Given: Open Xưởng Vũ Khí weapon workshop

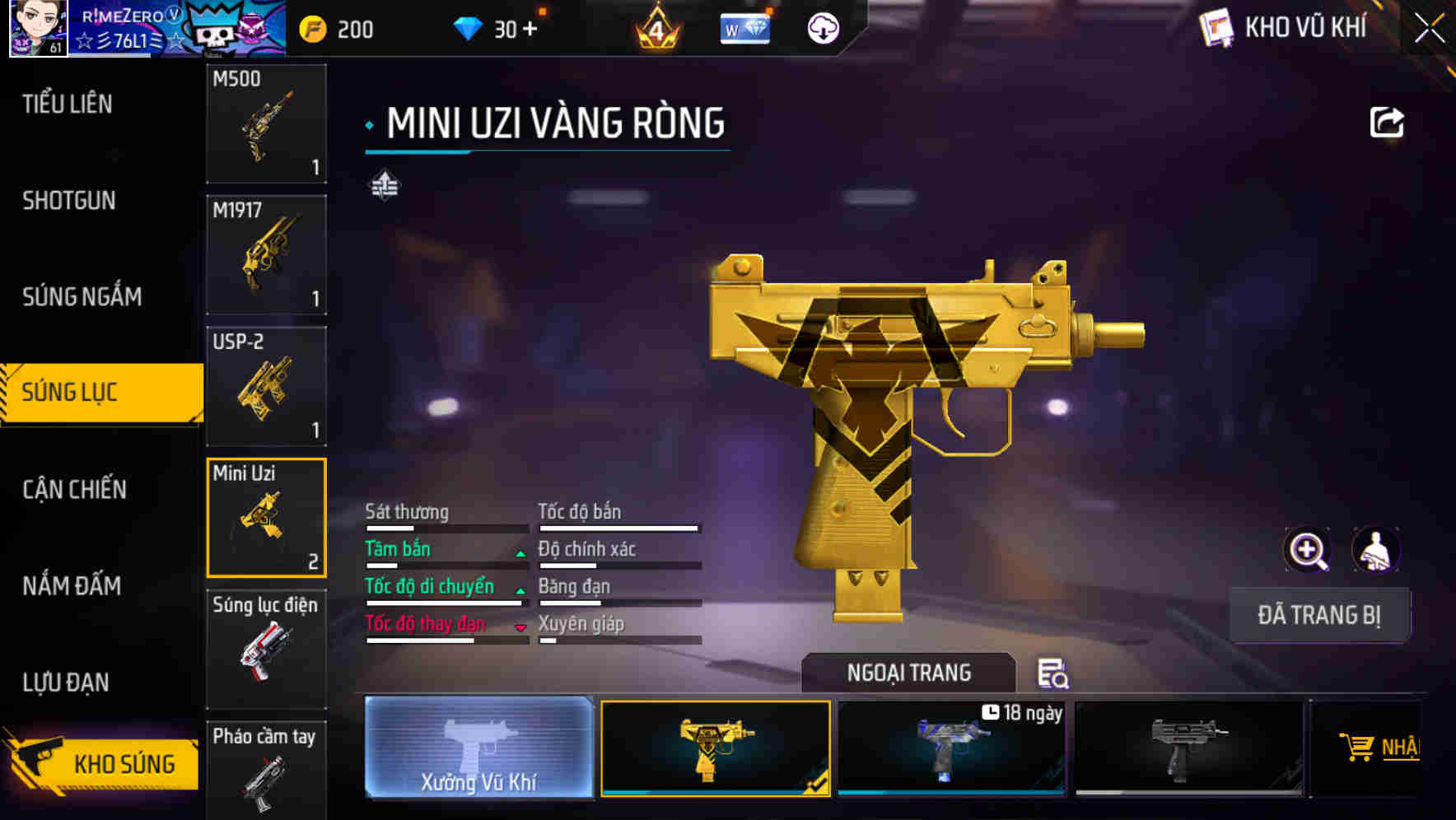Looking at the screenshot, I should (x=478, y=750).
